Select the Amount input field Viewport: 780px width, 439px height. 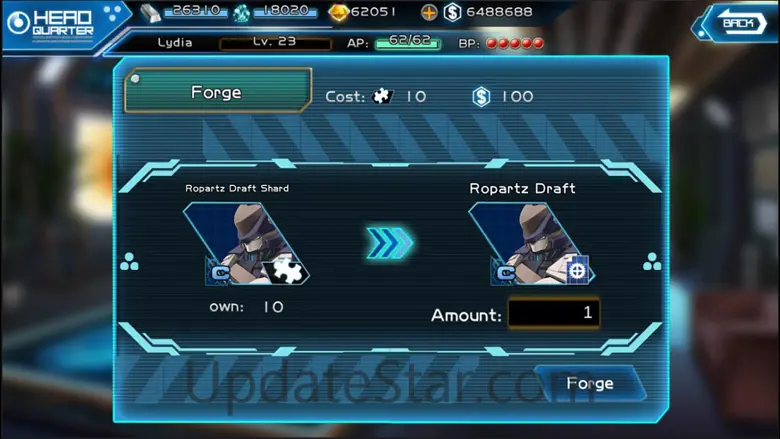[x=553, y=313]
